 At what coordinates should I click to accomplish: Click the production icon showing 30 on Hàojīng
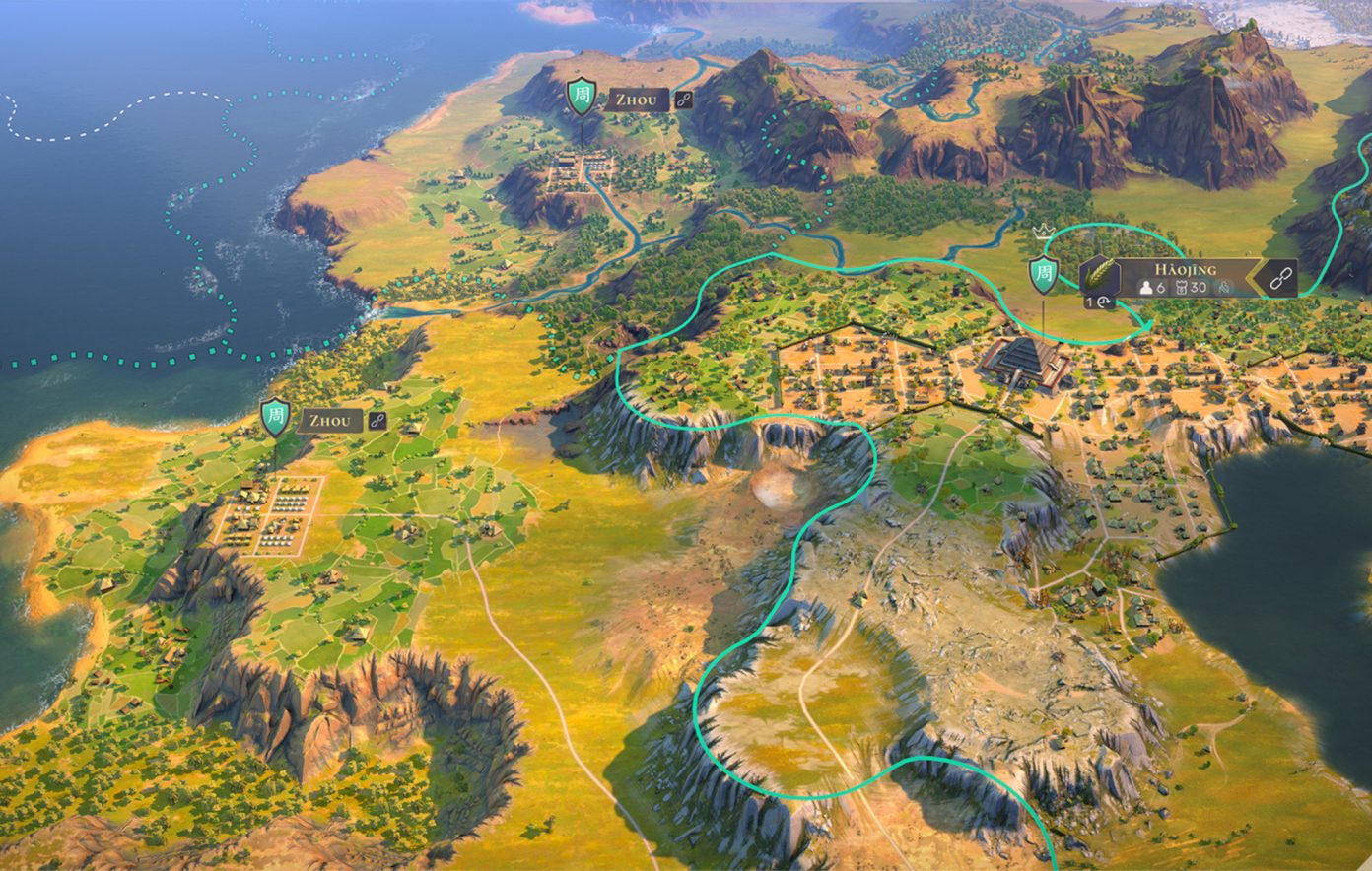pyautogui.click(x=1182, y=286)
